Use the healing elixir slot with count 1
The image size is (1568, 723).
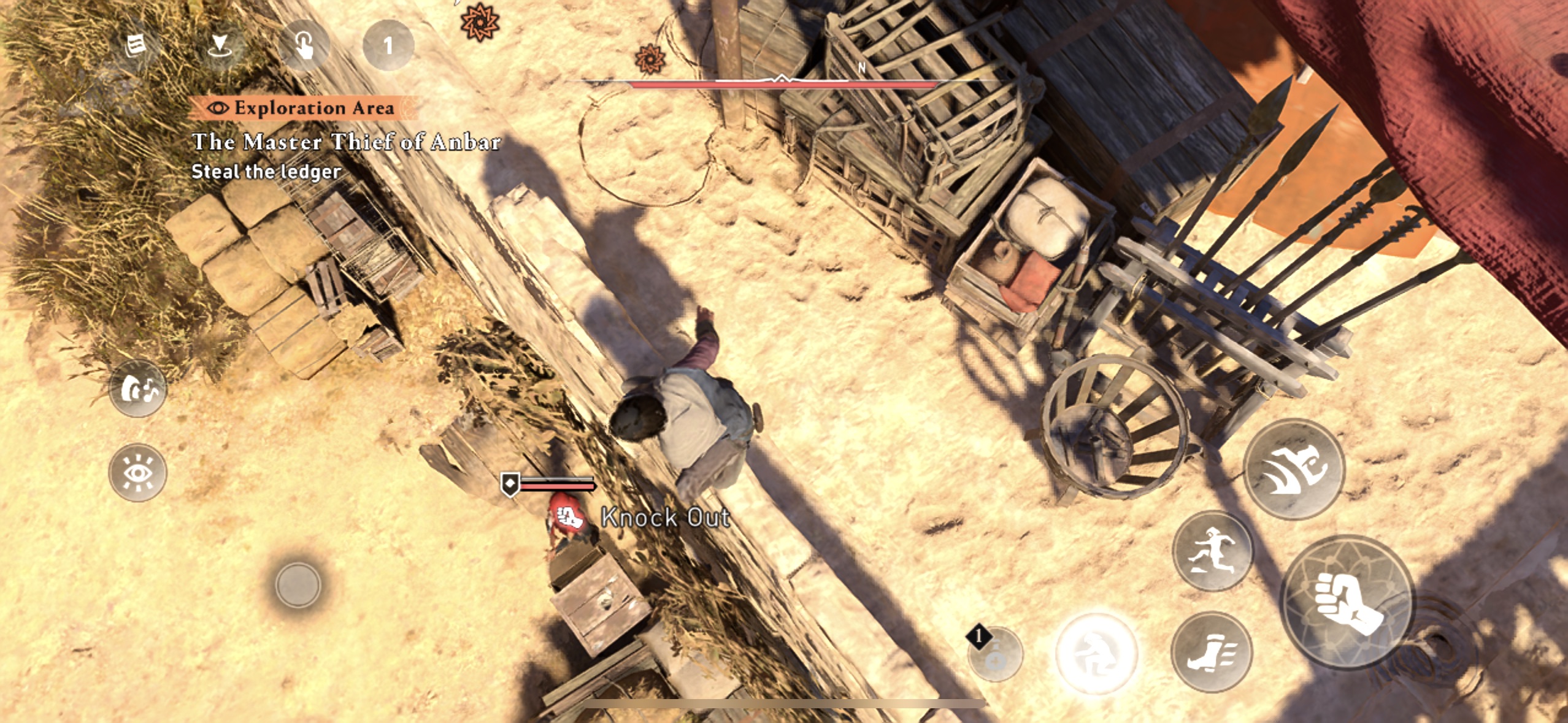coord(995,654)
